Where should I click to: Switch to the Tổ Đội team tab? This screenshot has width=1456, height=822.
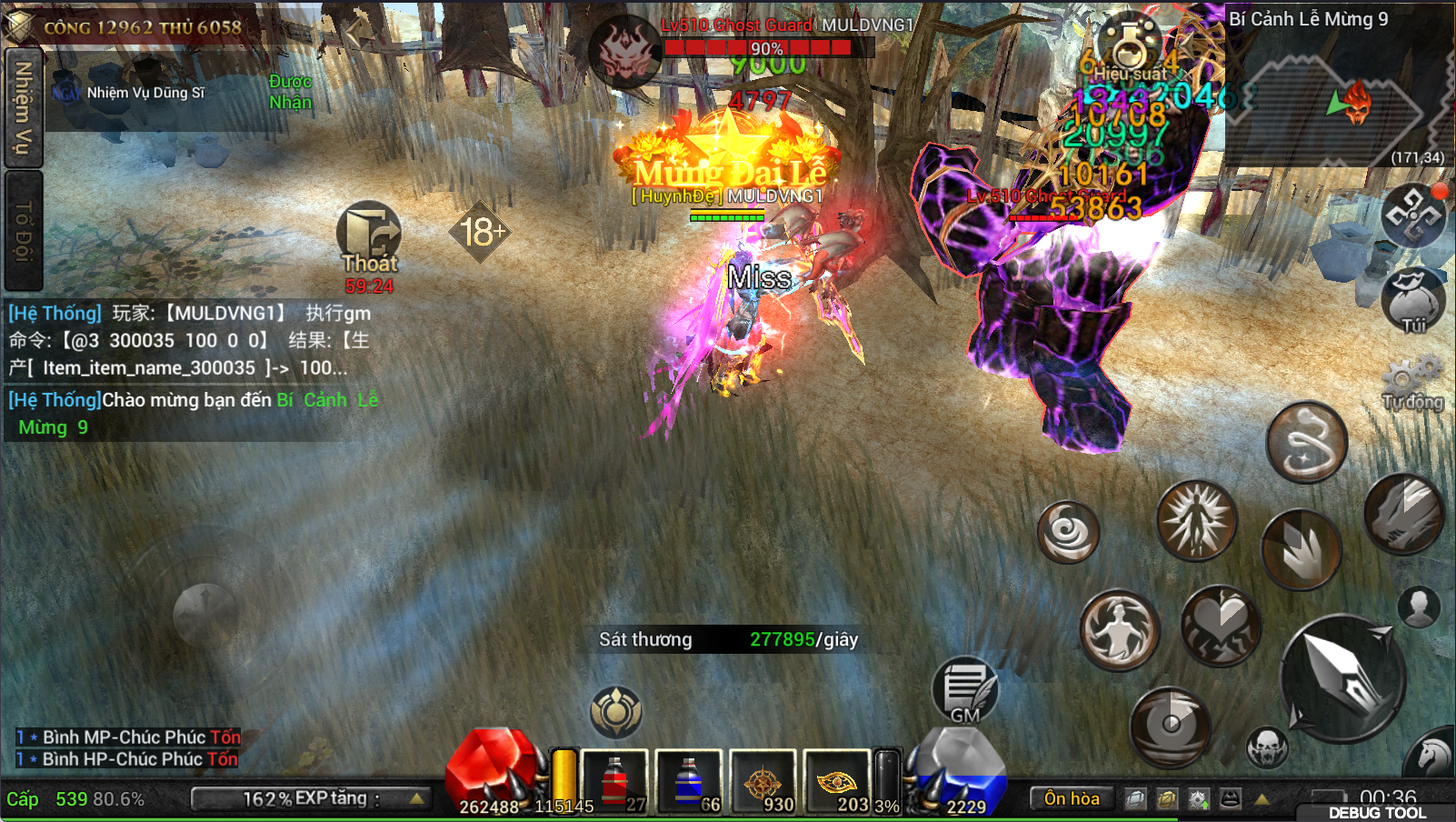(23, 231)
